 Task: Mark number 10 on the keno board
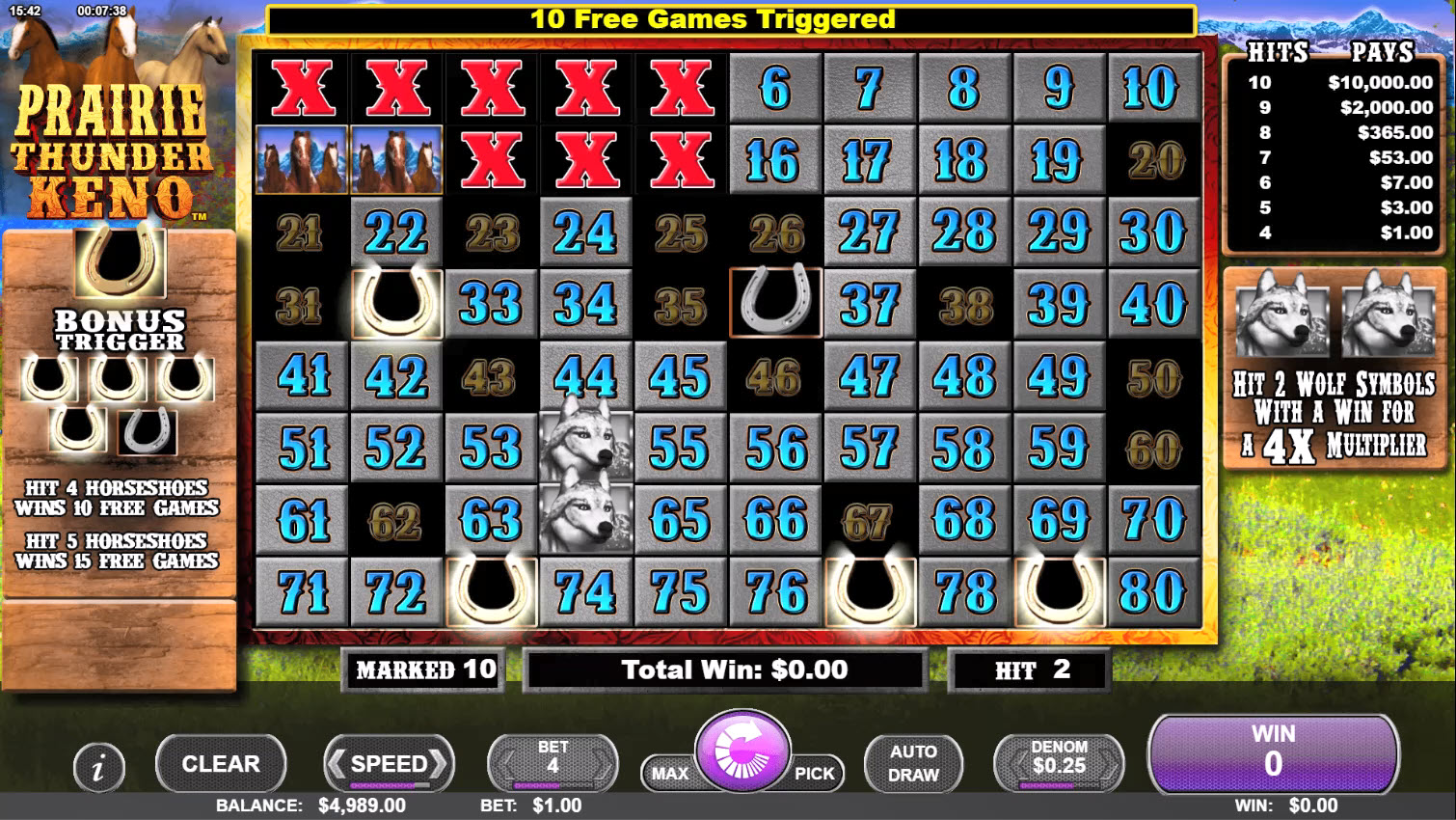1153,89
